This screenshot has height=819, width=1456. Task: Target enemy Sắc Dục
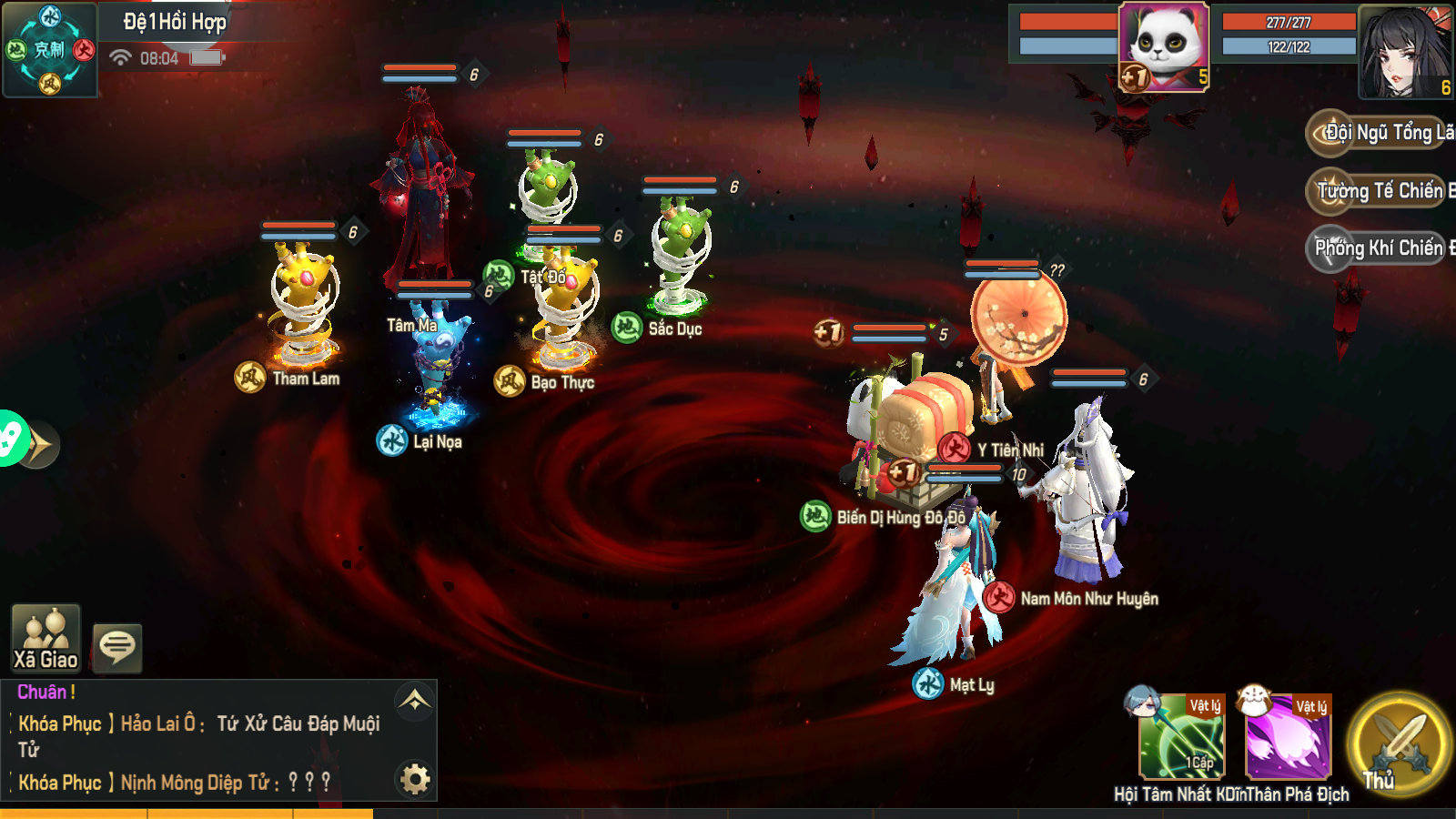(681, 255)
